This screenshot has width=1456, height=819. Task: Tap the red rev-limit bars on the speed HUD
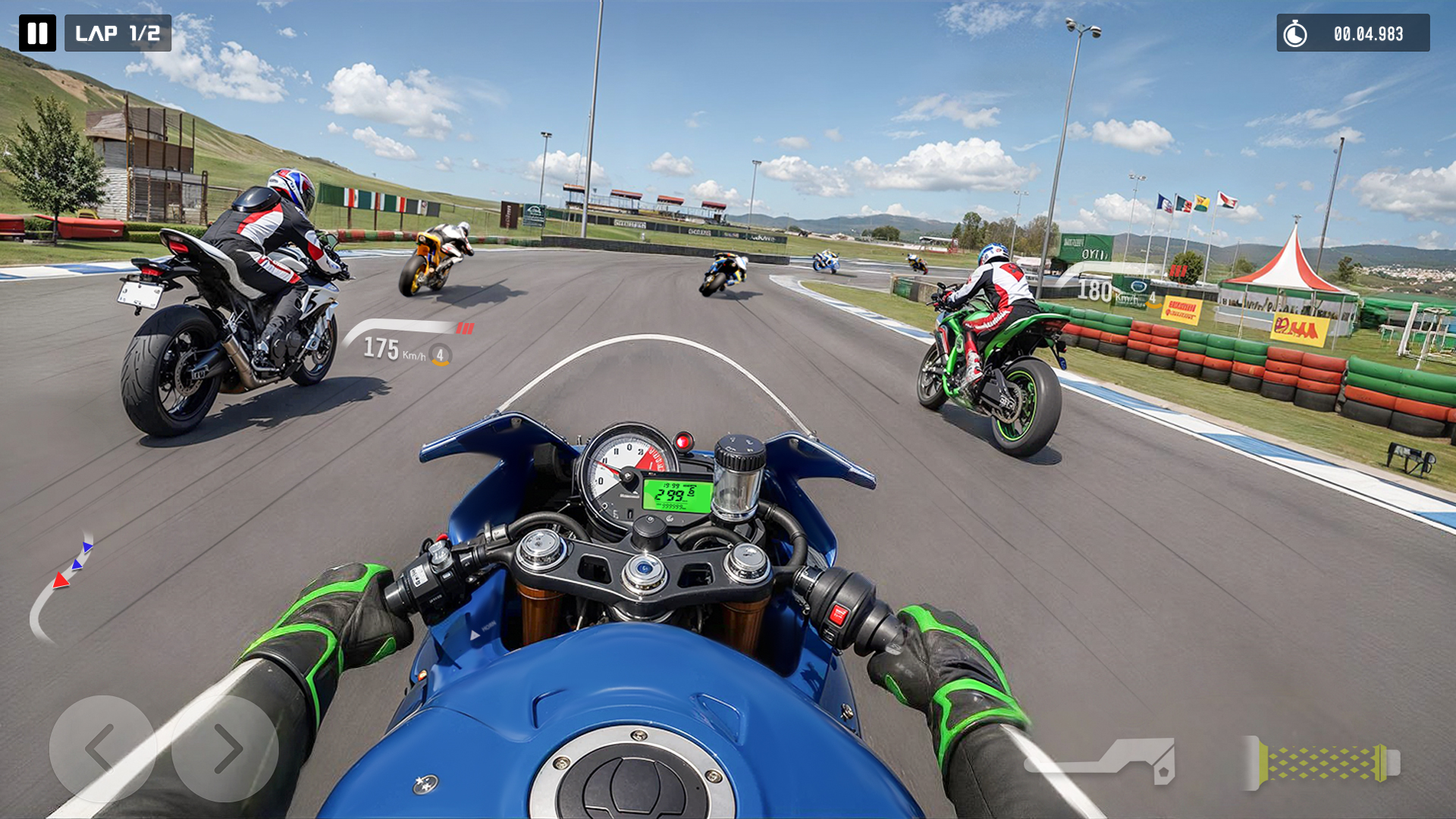click(465, 329)
